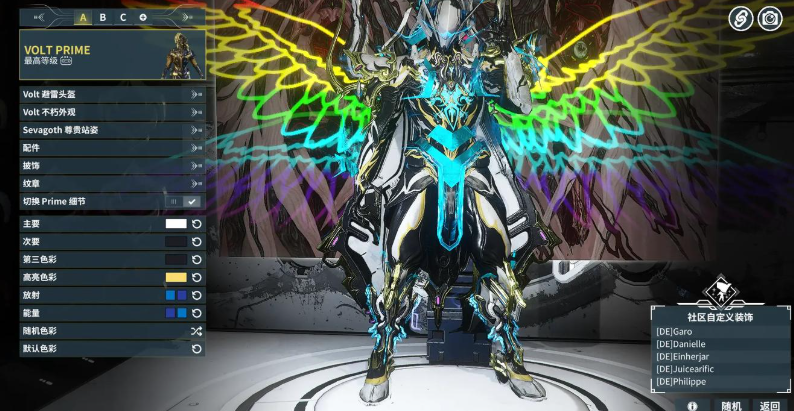The image size is (794, 411).
Task: Click the 返回 back button
Action: (x=769, y=405)
